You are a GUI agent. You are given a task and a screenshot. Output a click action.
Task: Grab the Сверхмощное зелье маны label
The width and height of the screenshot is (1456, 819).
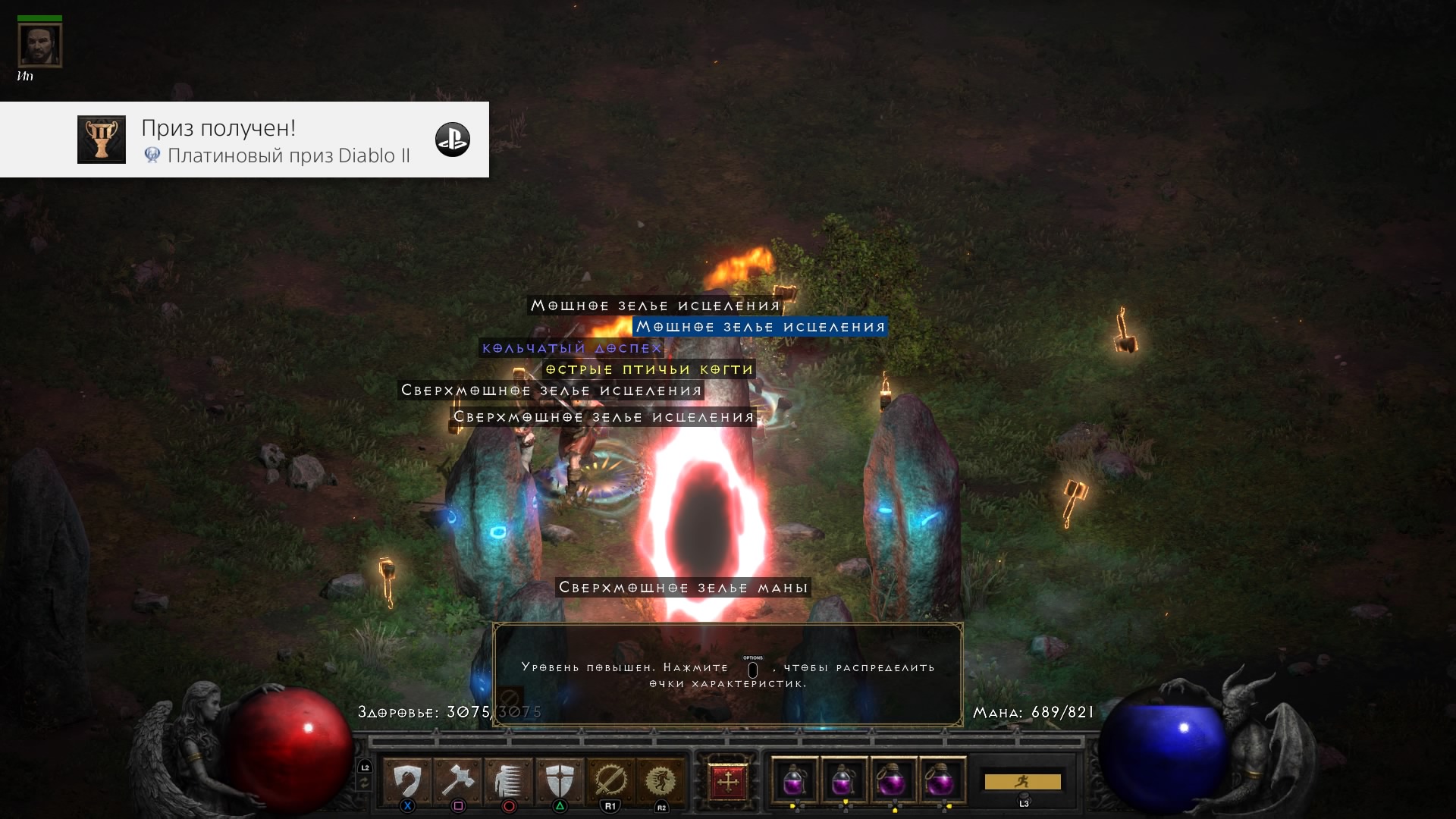[x=682, y=588]
